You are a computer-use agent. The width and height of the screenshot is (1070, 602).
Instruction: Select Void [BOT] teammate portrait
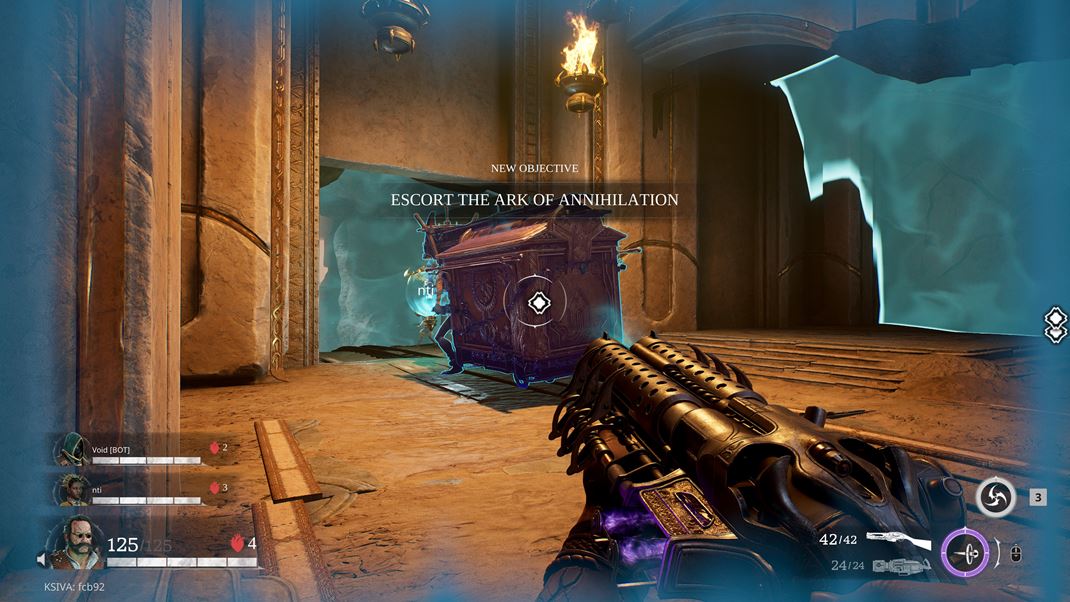(x=70, y=449)
